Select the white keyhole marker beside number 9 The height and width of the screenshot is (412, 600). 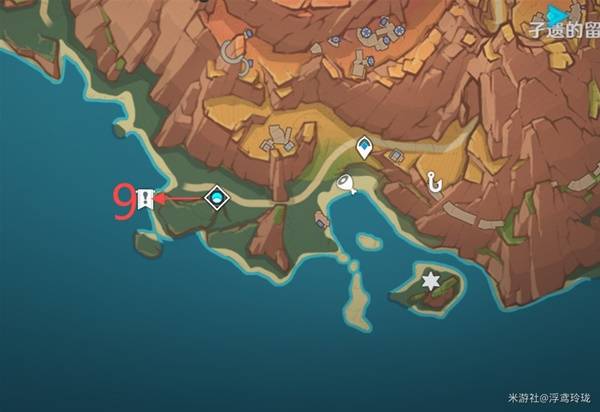coord(146,198)
